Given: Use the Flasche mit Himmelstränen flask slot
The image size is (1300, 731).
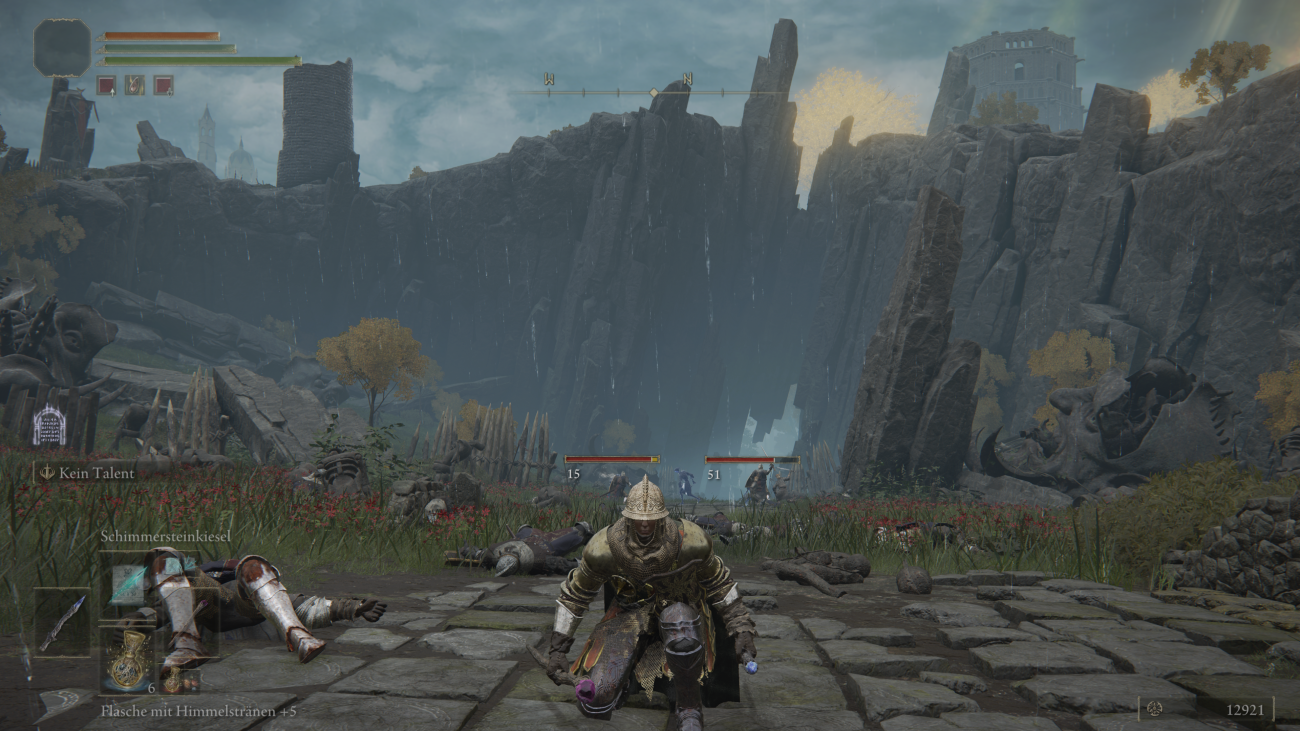Looking at the screenshot, I should tap(127, 658).
